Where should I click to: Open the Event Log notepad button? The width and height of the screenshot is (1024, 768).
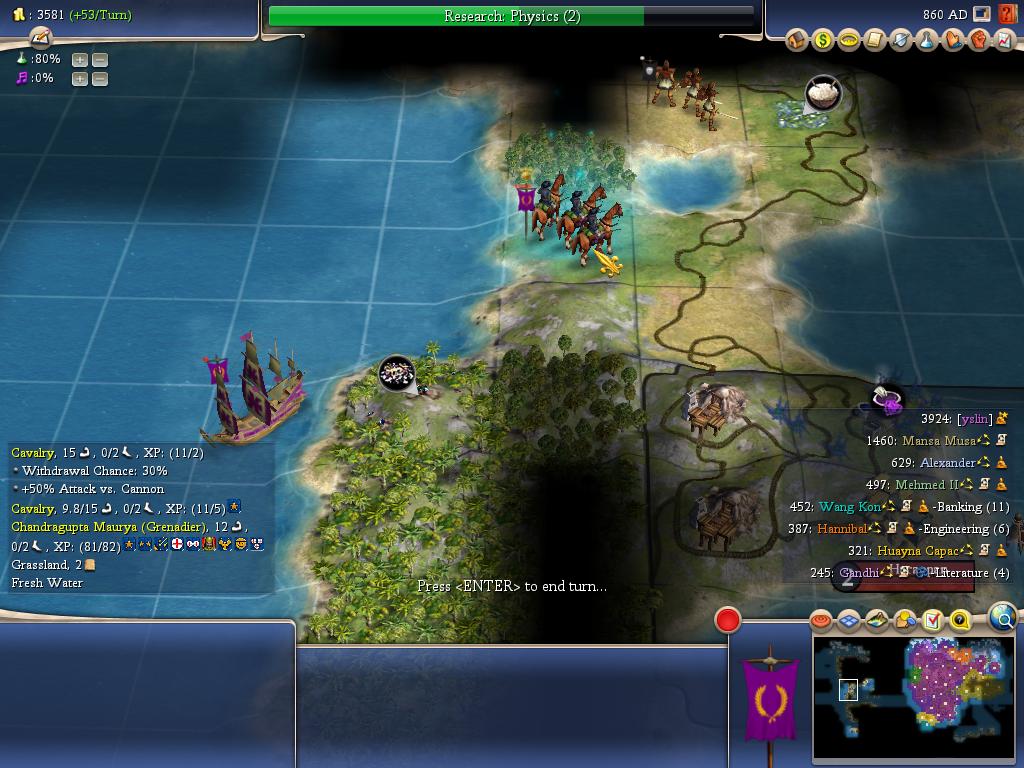tap(40, 37)
